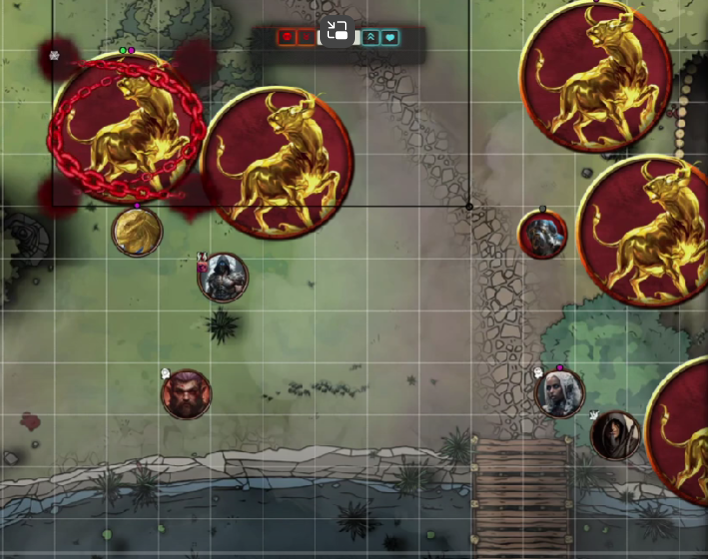Select the red round-face toolbar icon
Screen dimensions: 708x559
tap(286, 38)
